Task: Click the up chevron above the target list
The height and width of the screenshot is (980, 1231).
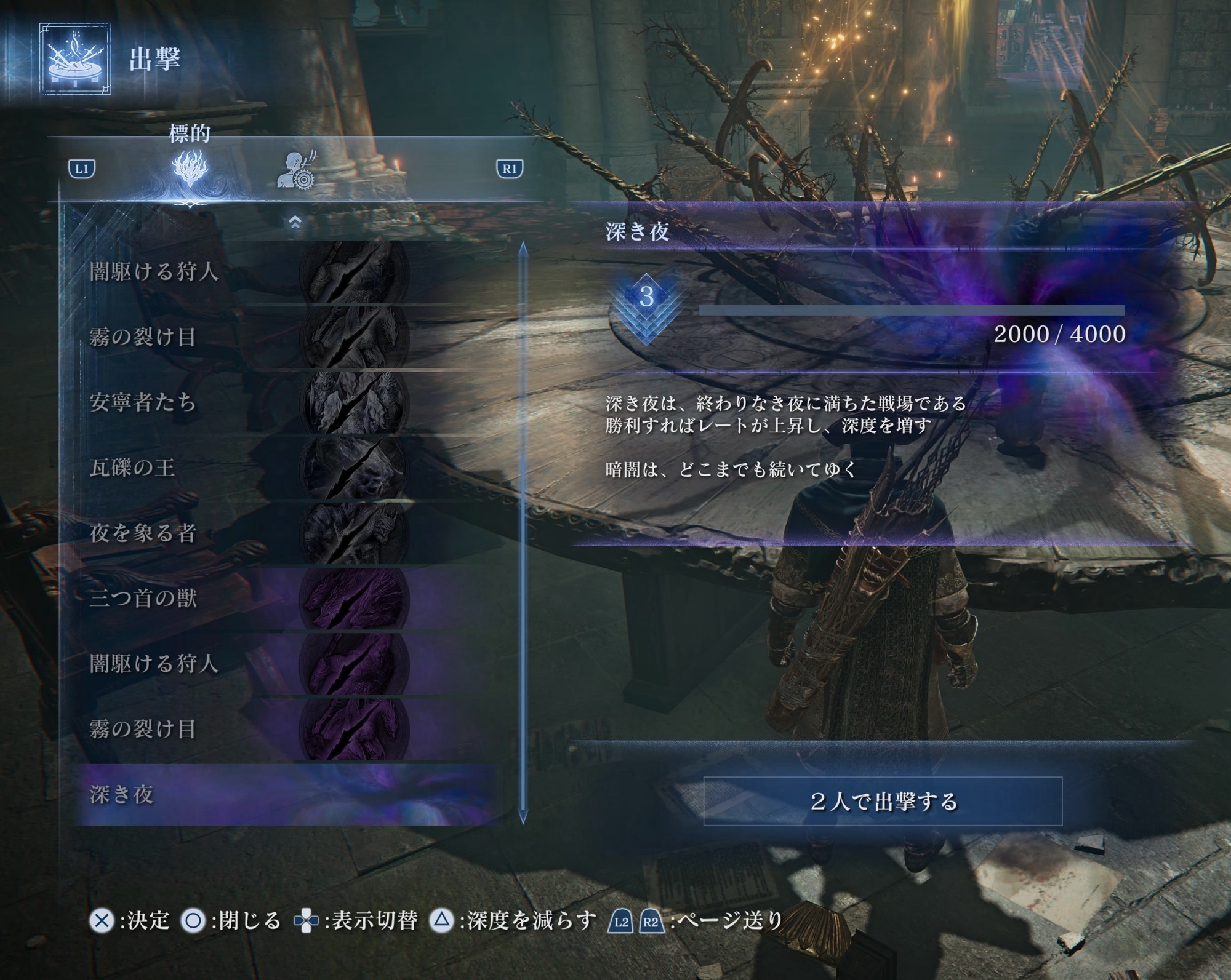Action: (x=295, y=222)
